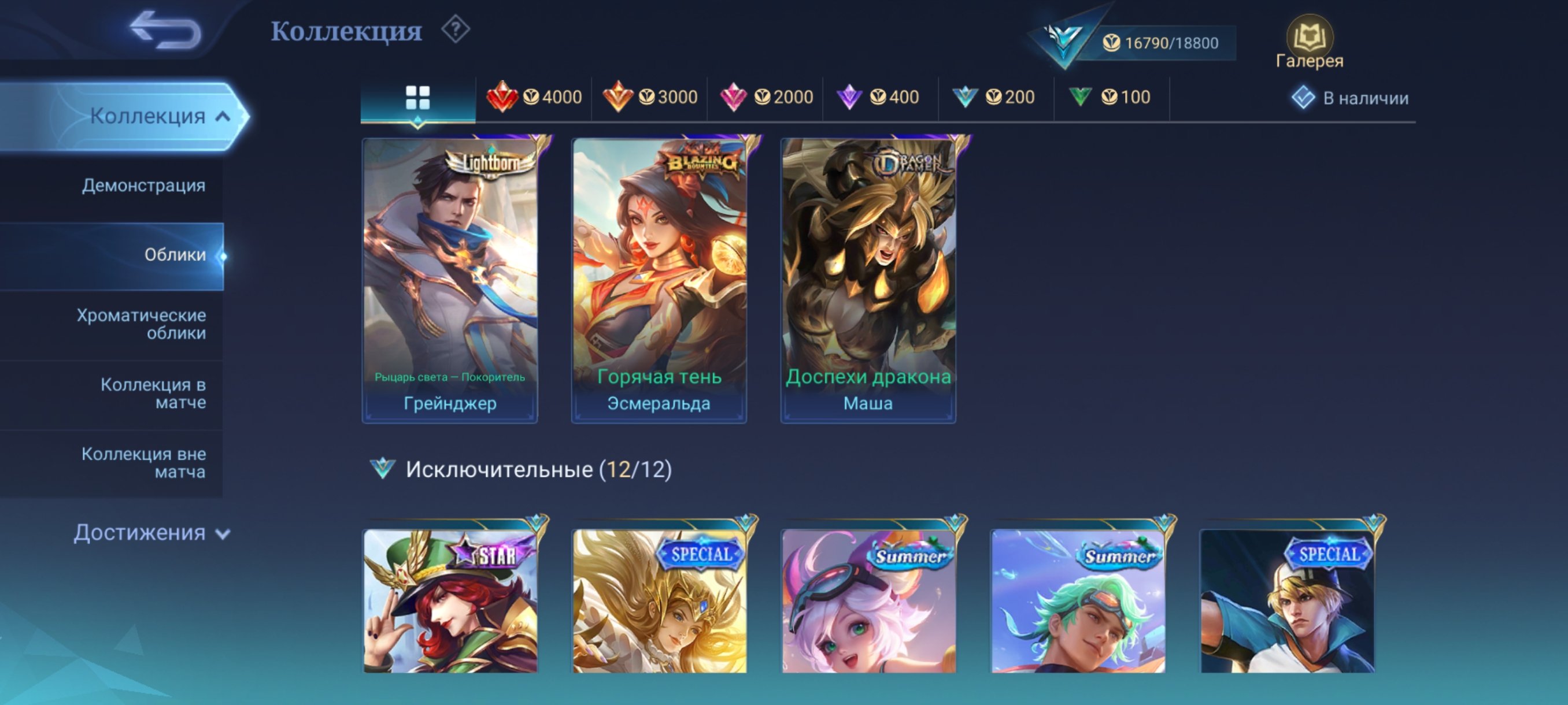
Task: Click the back arrow icon
Action: click(164, 31)
